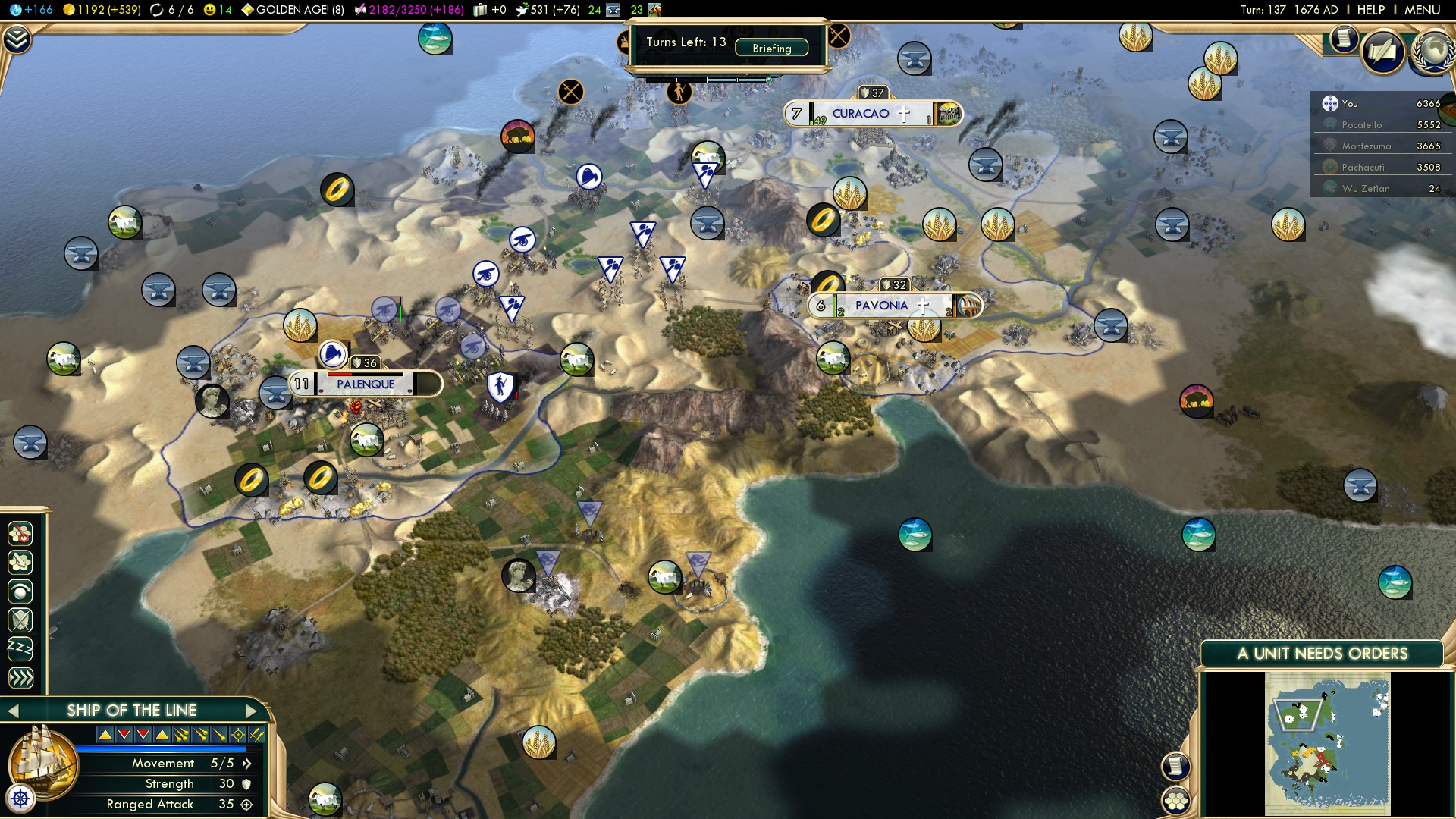Screen dimensions: 1456x819
Task: Click the A Unit Needs Orders button
Action: (x=1322, y=654)
